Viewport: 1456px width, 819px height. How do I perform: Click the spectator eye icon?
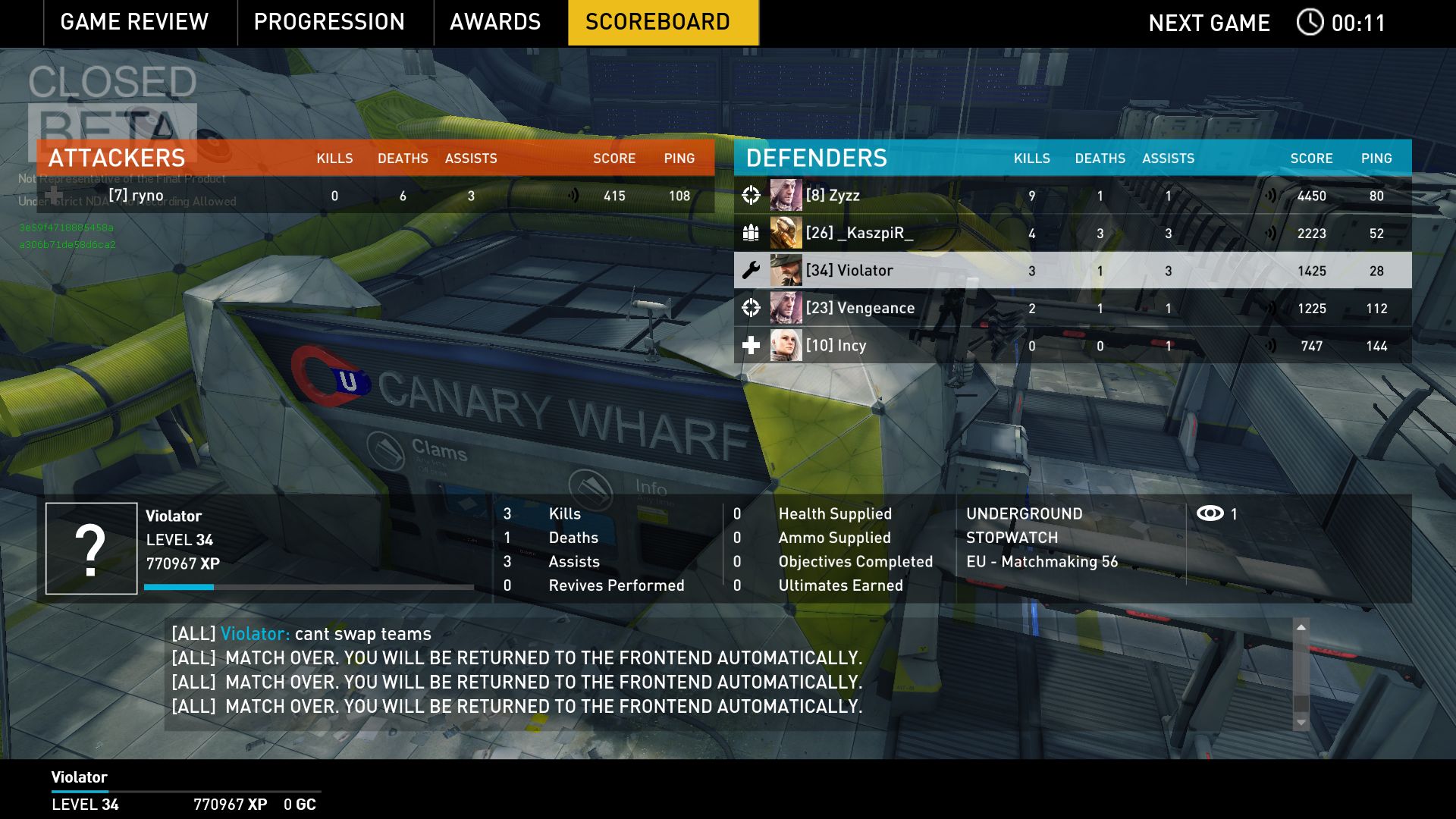pyautogui.click(x=1210, y=514)
